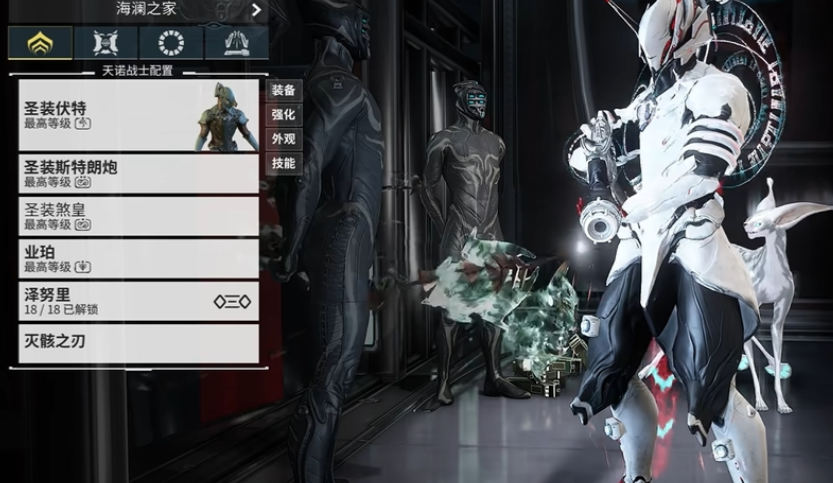Click the 强化 (Upgrade) button
Screen dimensions: 833x483
coord(283,115)
